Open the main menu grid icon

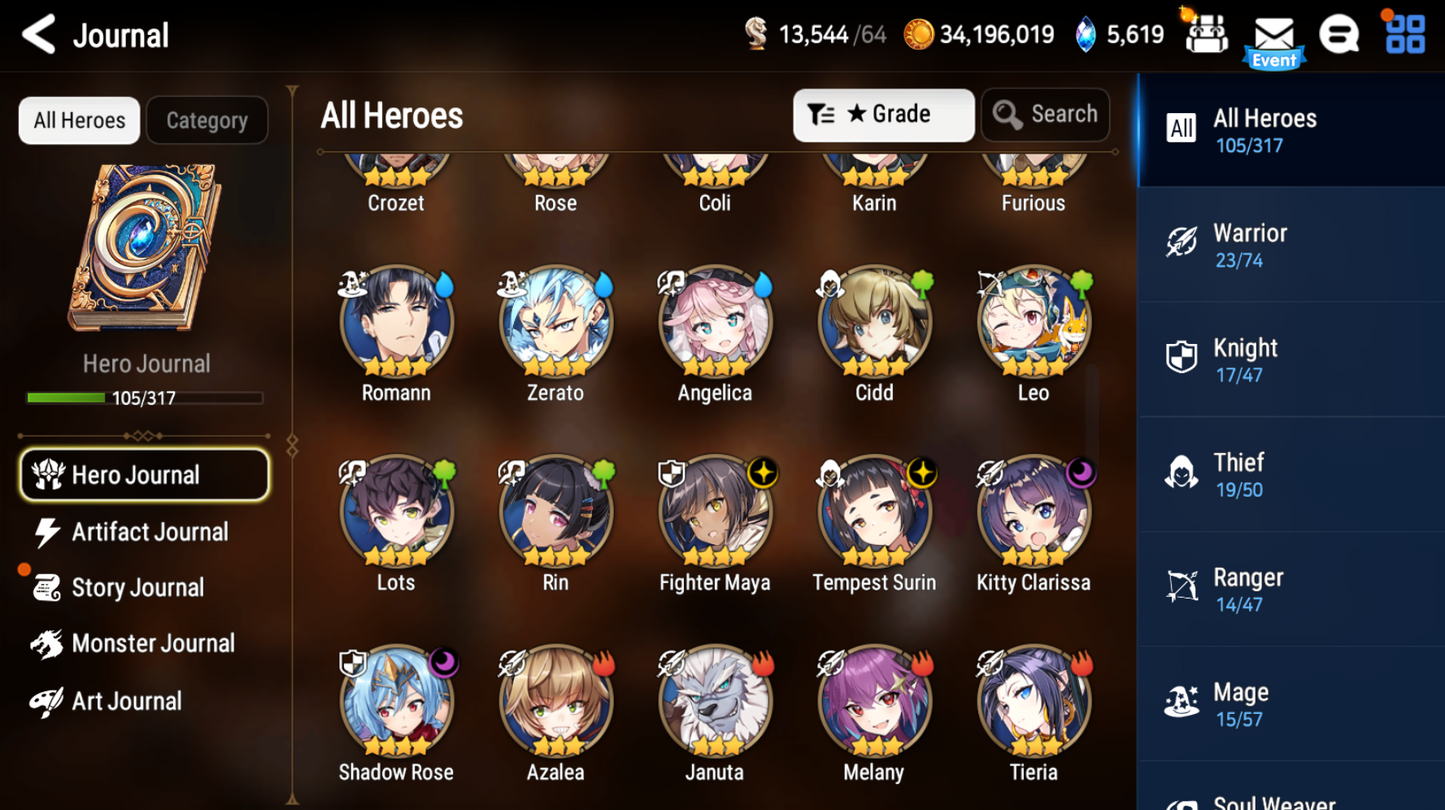1404,33
